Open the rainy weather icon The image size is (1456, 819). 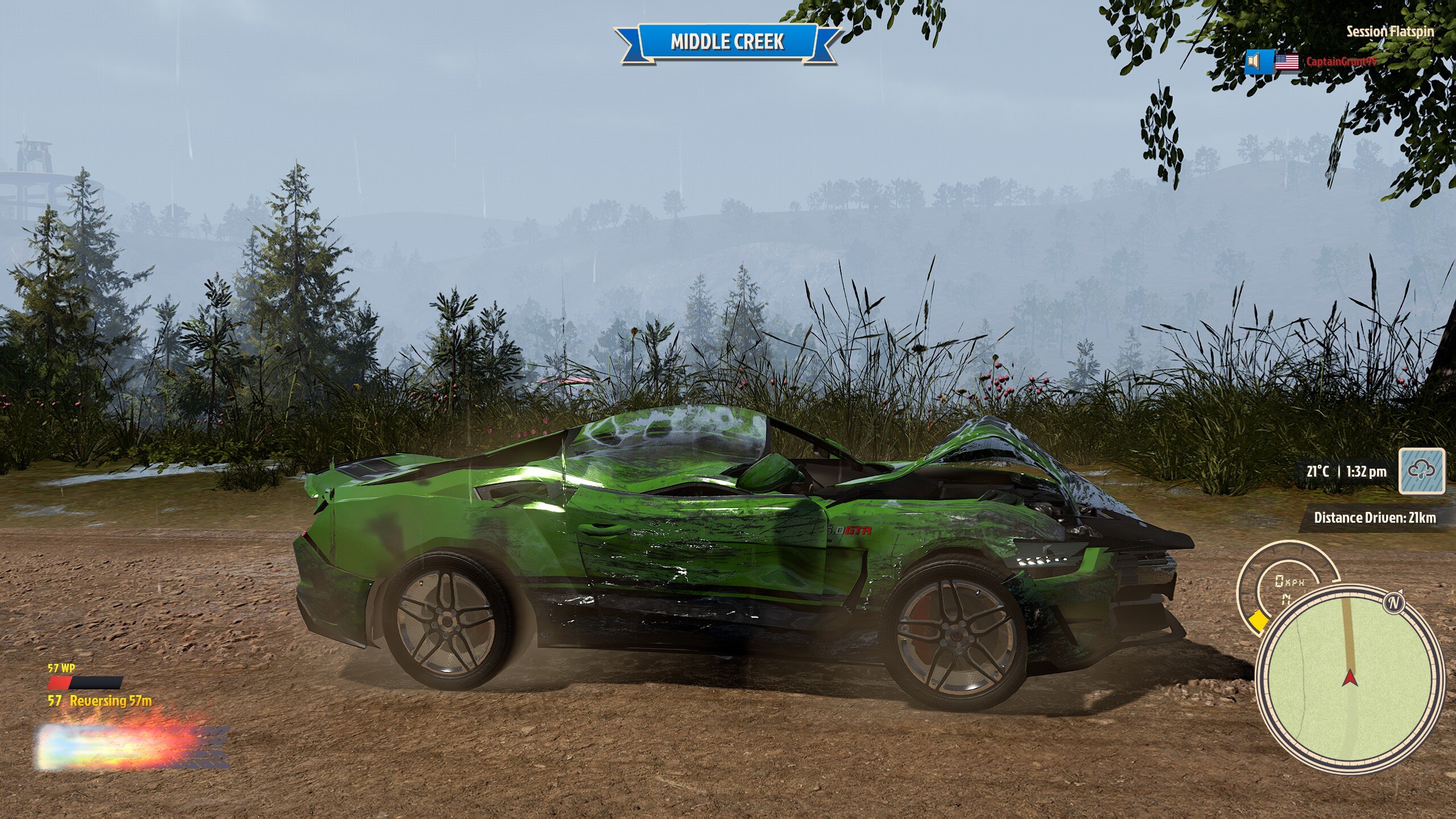pyautogui.click(x=1422, y=471)
